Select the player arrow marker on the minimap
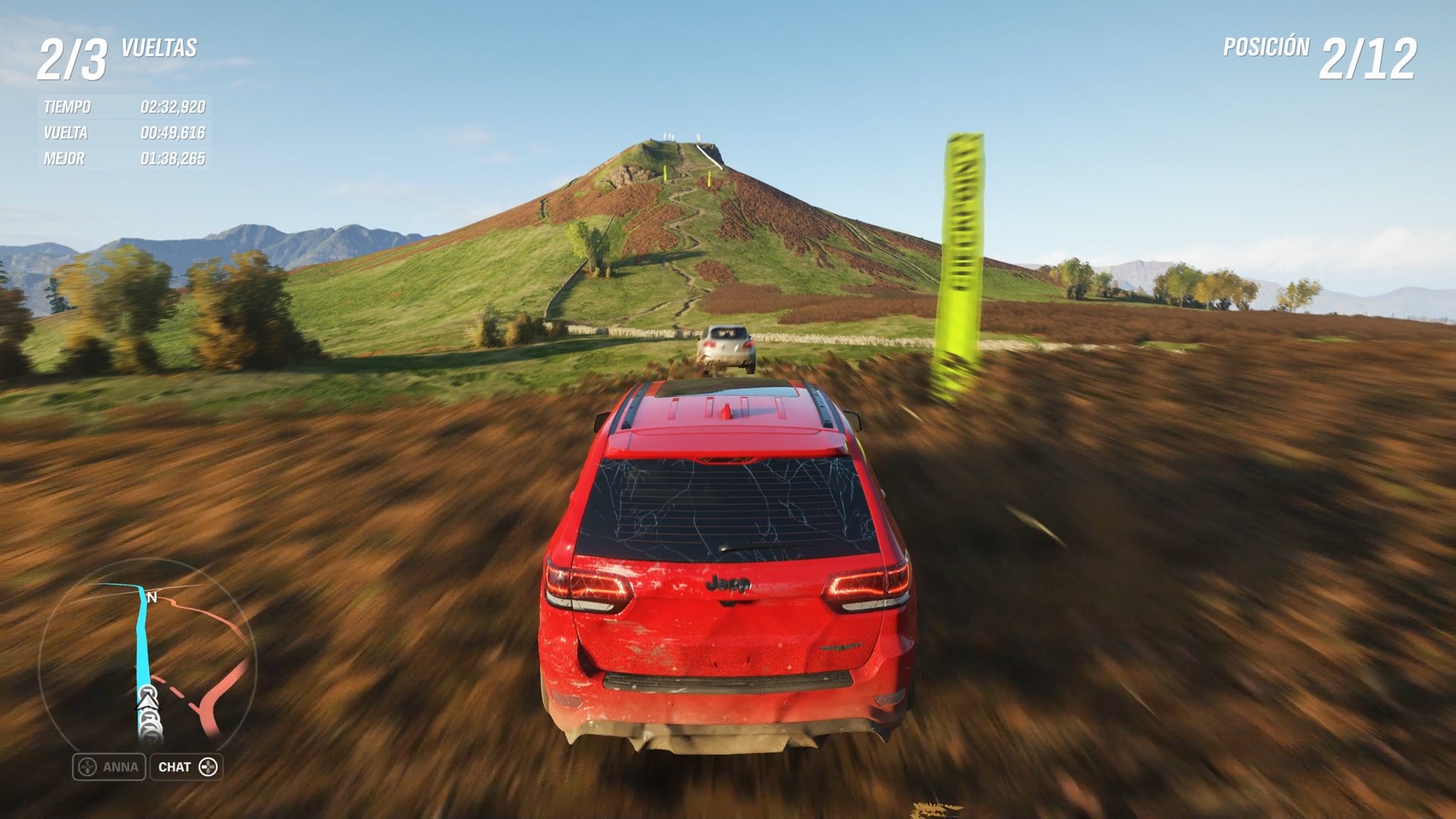Viewport: 1456px width, 819px height. point(147,702)
